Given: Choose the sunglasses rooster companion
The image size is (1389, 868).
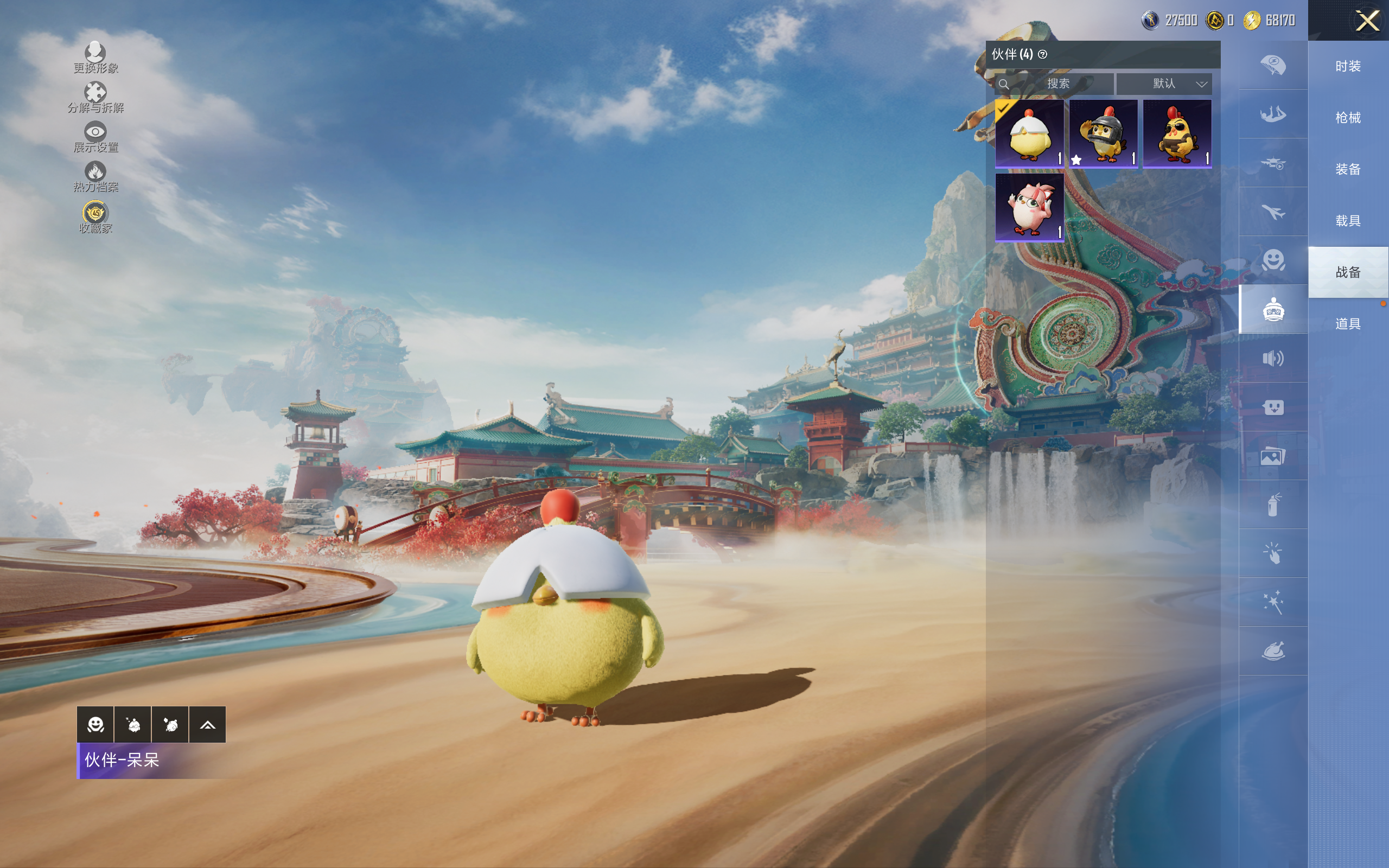Looking at the screenshot, I should click(1177, 134).
